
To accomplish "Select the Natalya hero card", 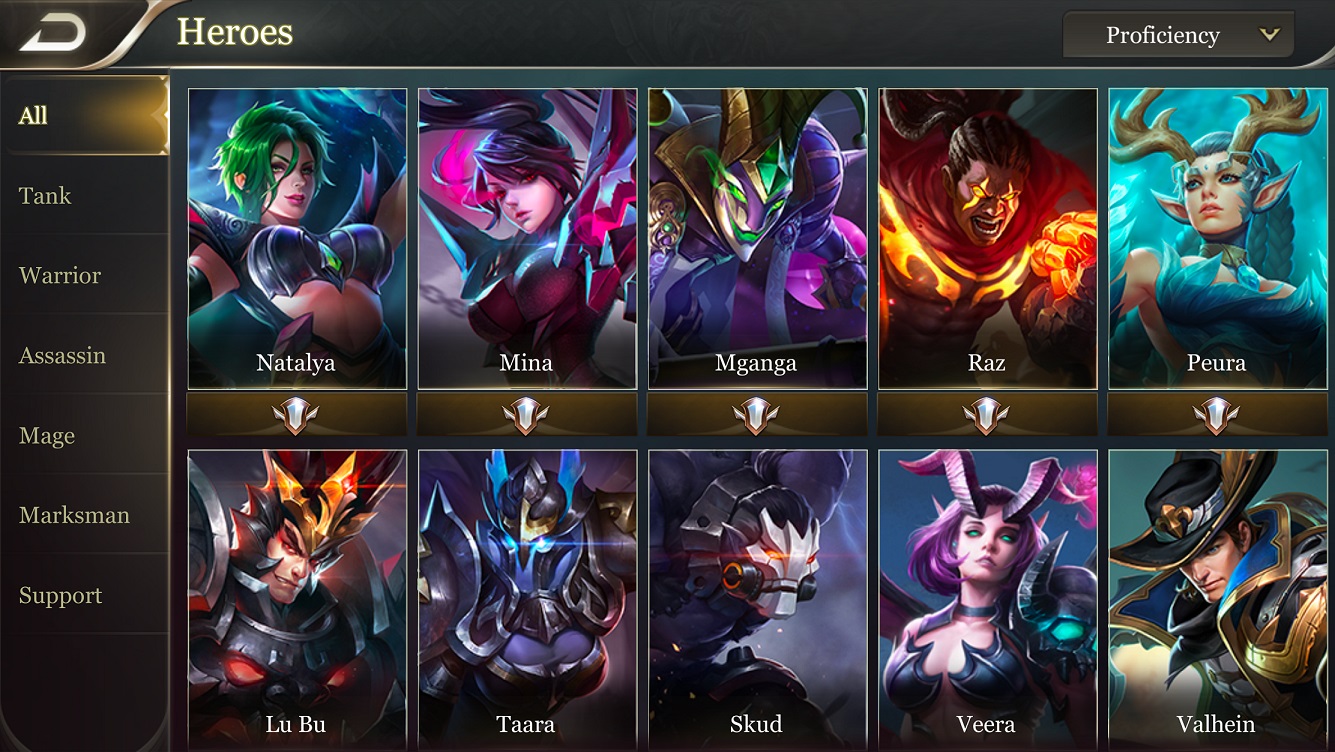I will pos(297,238).
